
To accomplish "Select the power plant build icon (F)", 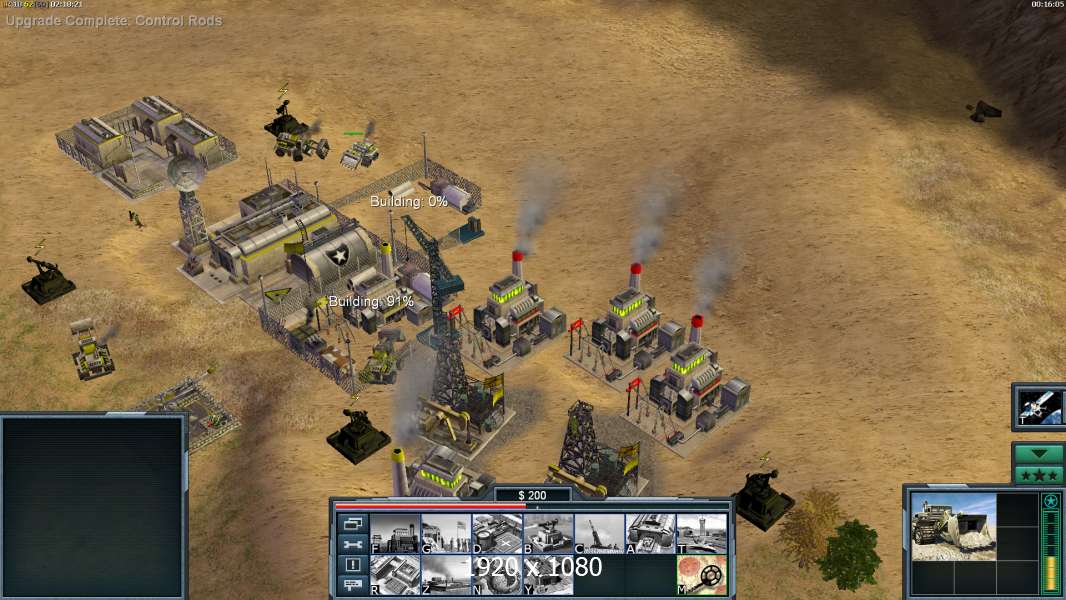I will 395,534.
